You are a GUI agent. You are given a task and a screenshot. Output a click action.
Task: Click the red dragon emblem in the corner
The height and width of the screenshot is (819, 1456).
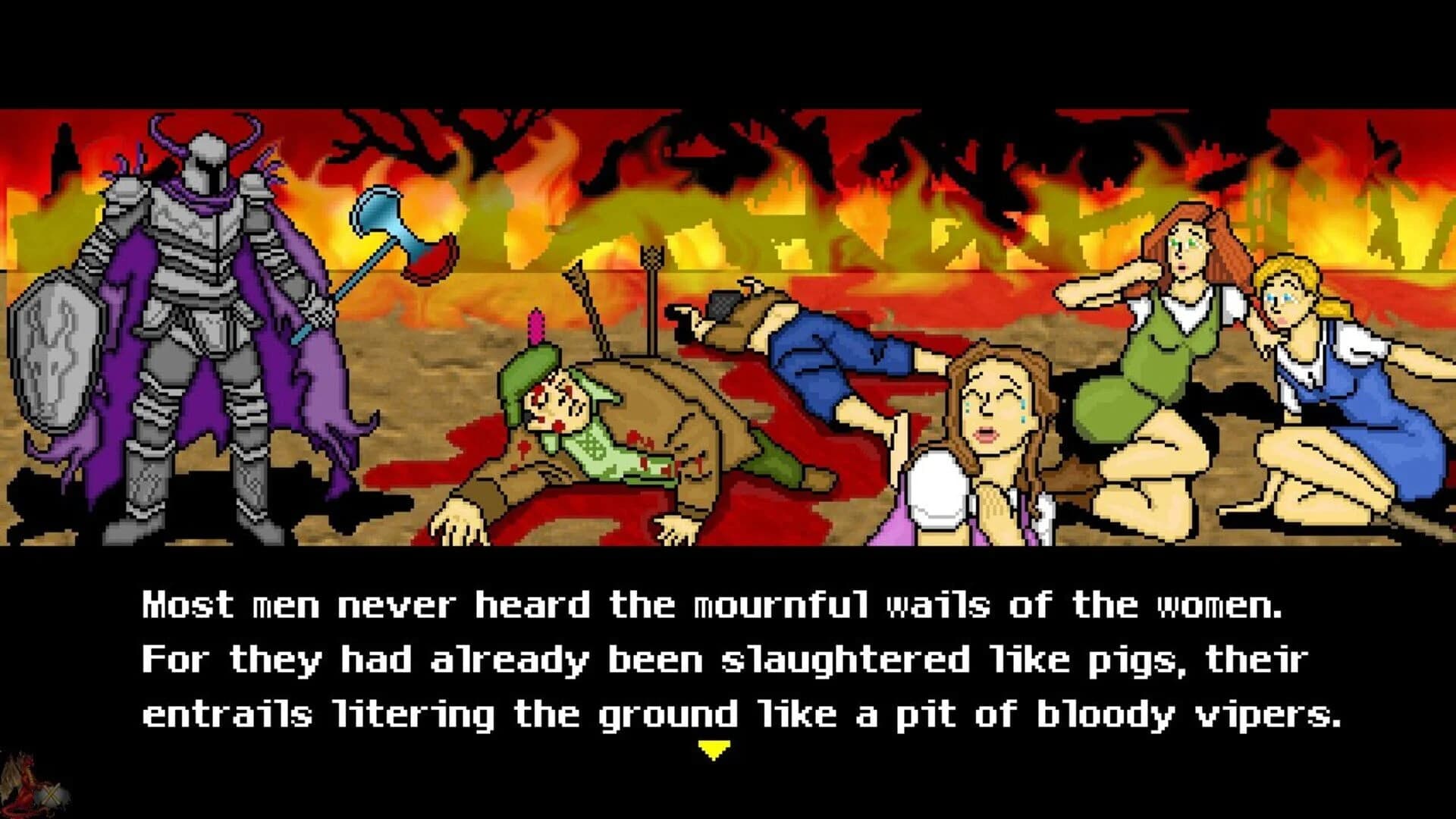[x=27, y=785]
